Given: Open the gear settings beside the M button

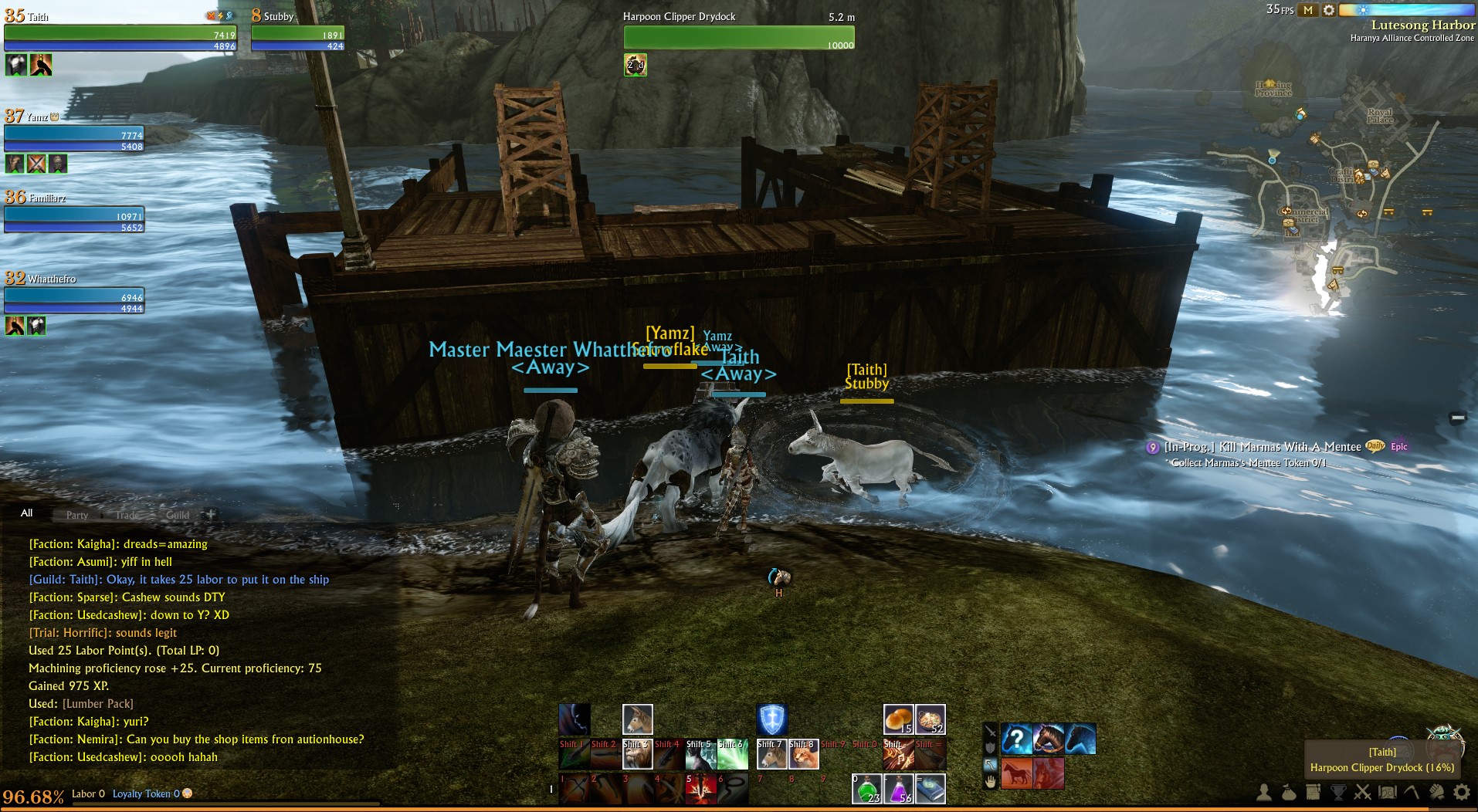Looking at the screenshot, I should pos(1328,10).
